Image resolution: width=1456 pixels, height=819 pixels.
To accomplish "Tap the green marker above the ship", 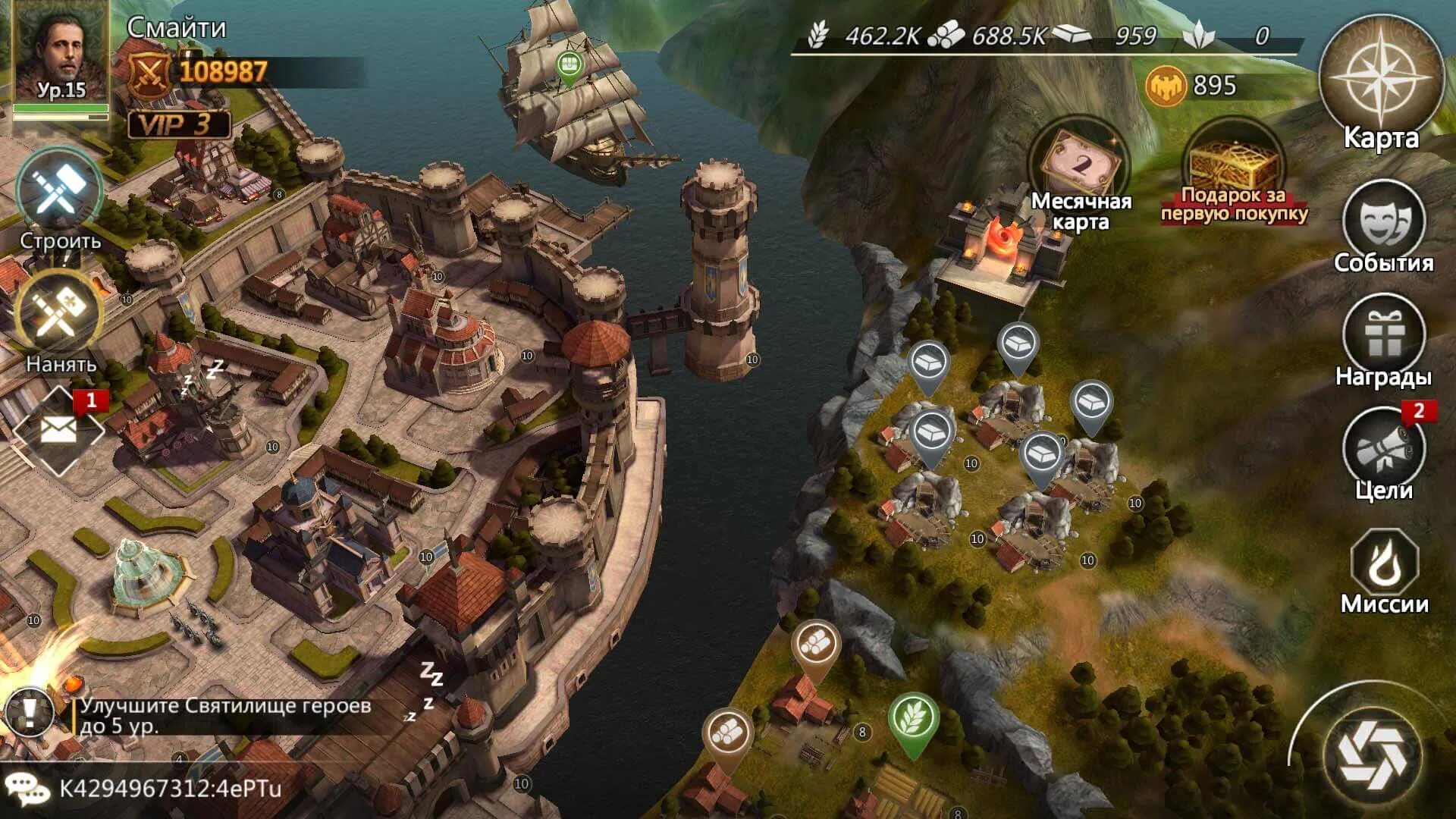I will coord(568,66).
